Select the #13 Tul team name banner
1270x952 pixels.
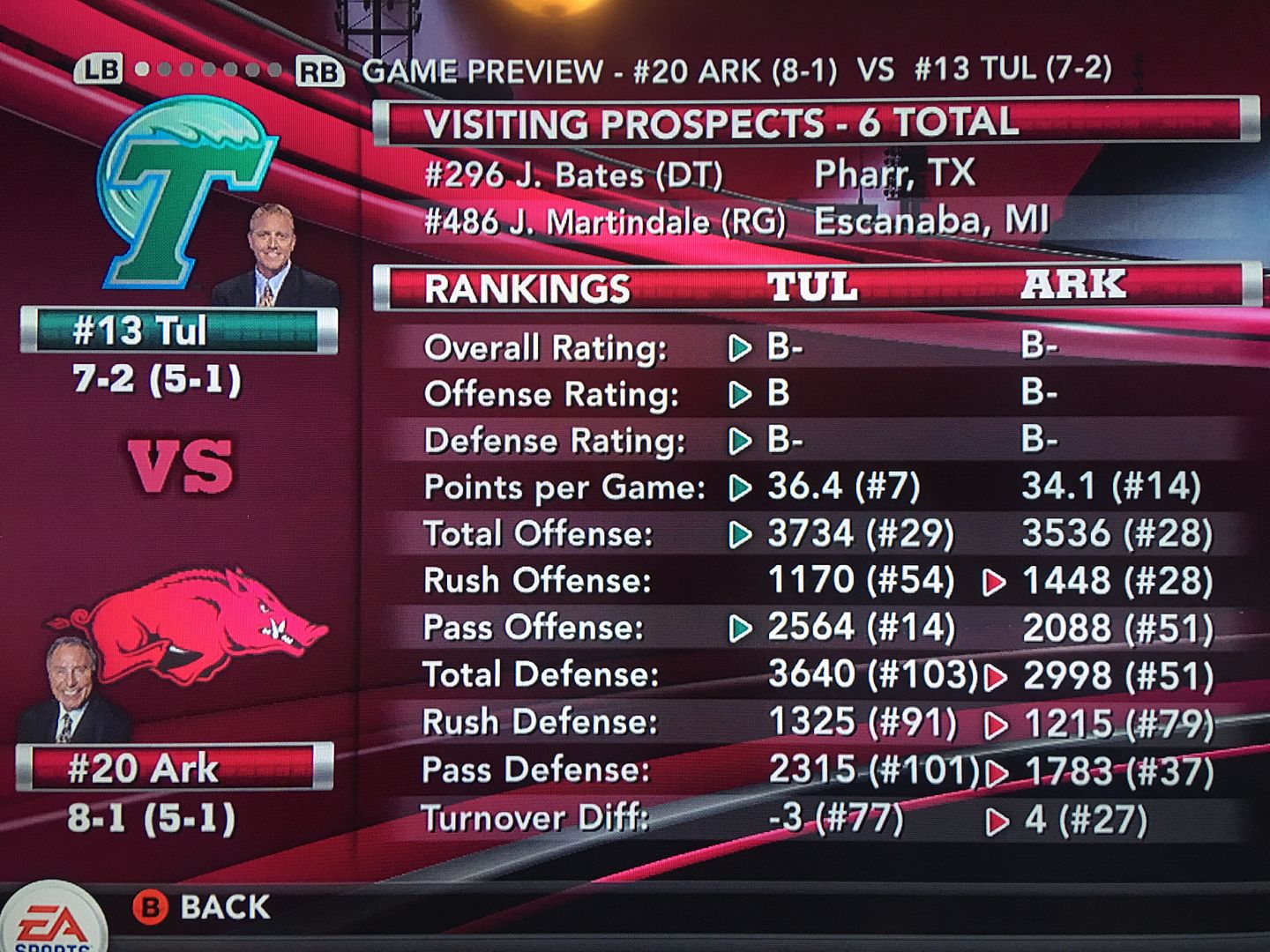[x=178, y=331]
